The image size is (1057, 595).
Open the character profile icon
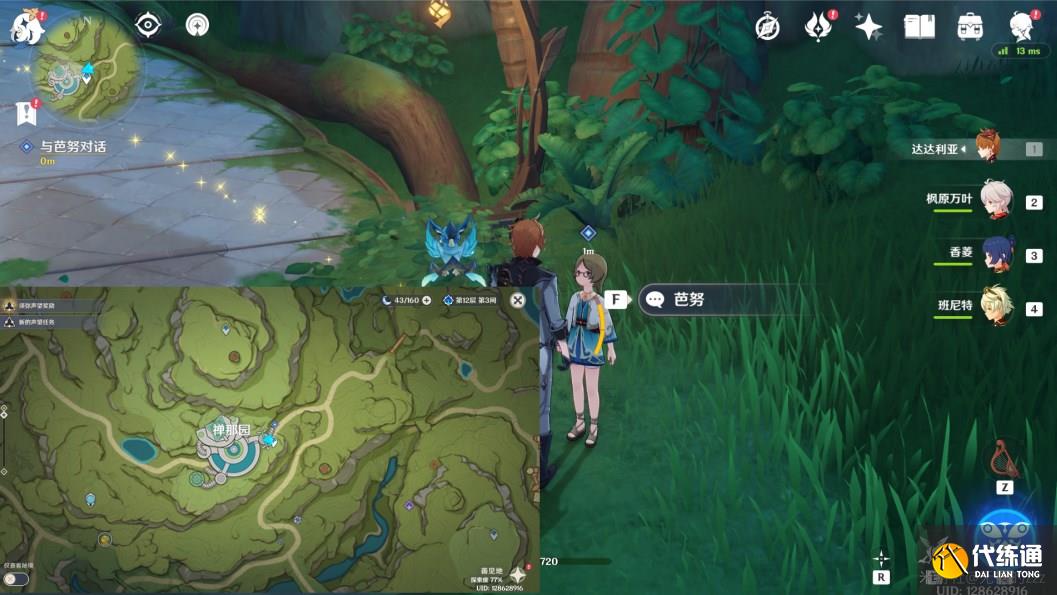pyautogui.click(x=1020, y=25)
